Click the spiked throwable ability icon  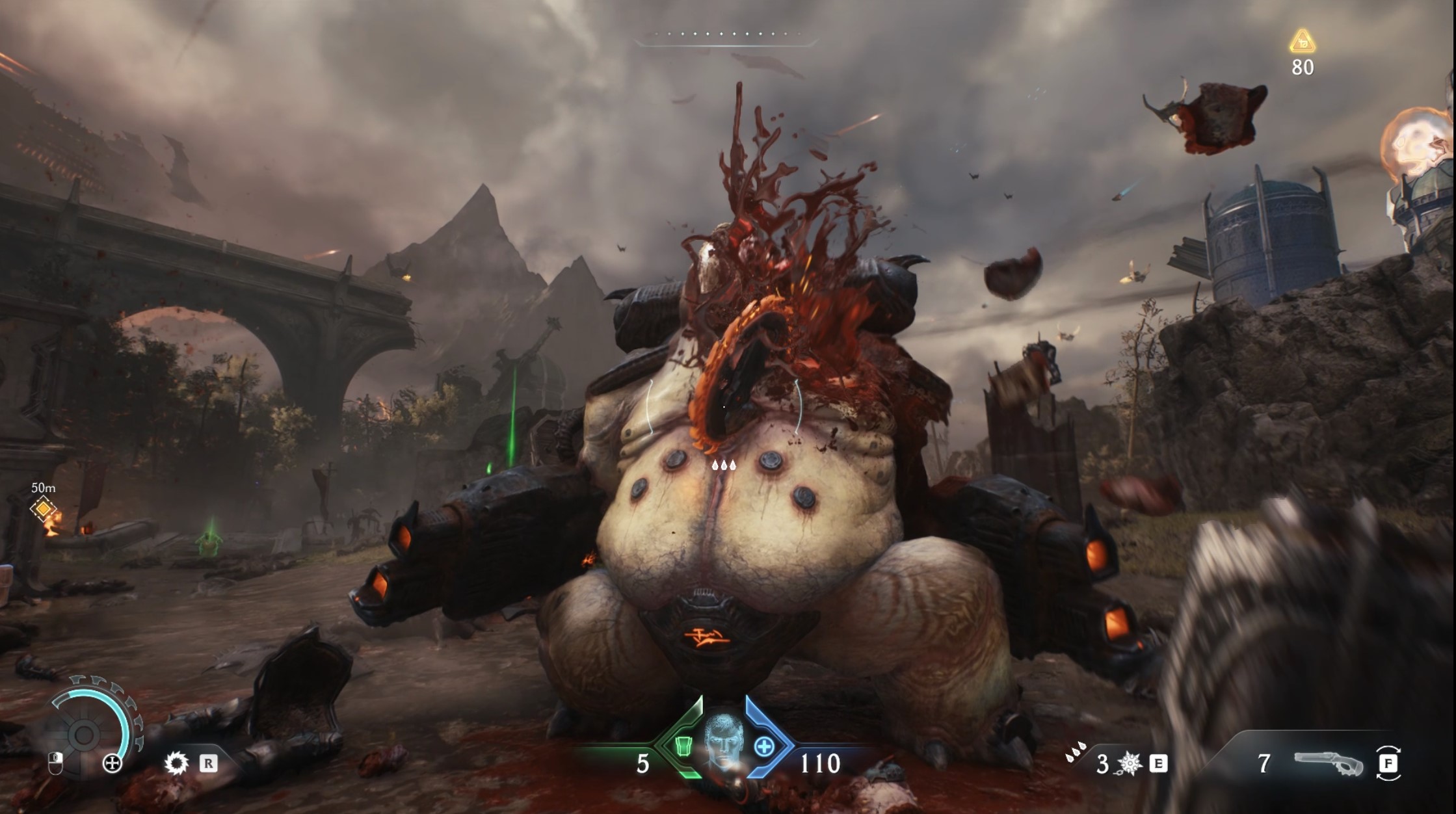(1130, 764)
